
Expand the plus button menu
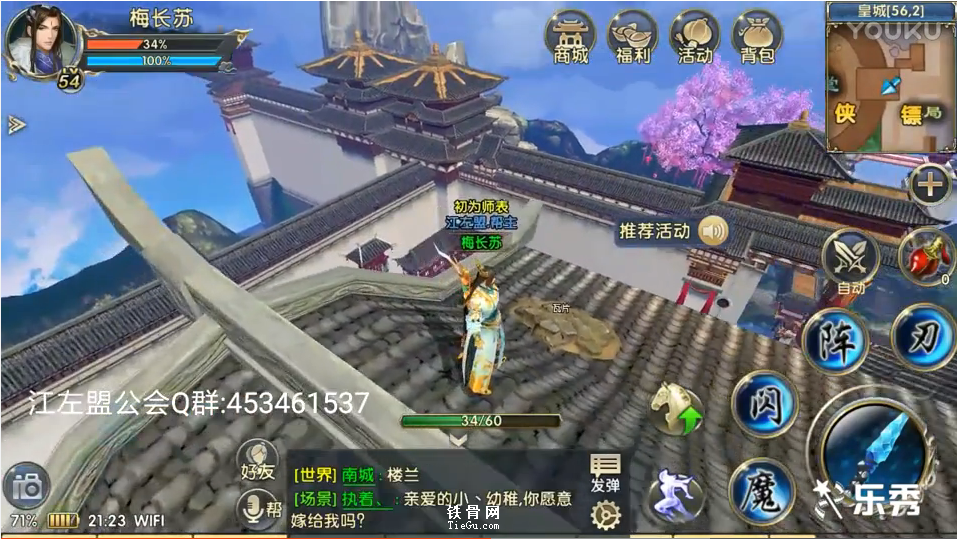tap(930, 184)
